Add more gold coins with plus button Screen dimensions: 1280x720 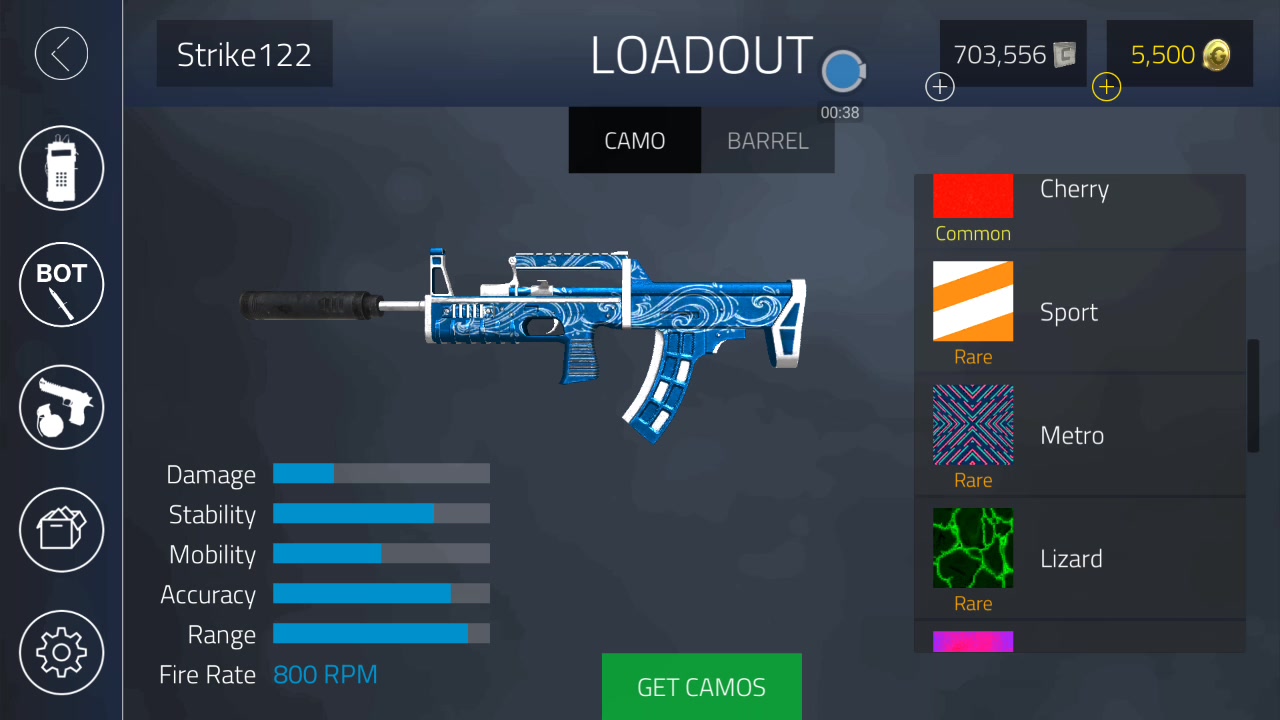(1106, 88)
